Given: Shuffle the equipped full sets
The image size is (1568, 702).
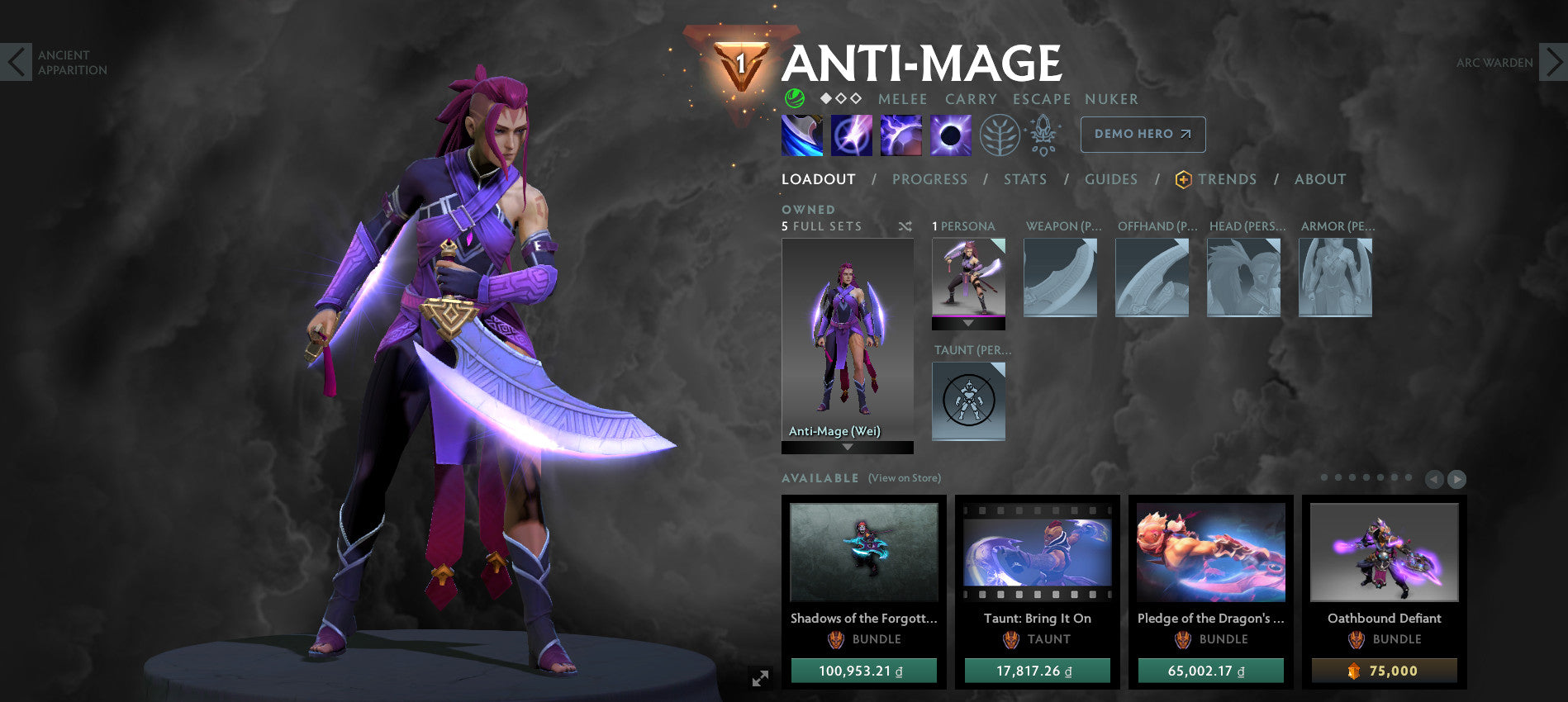Looking at the screenshot, I should click(904, 226).
